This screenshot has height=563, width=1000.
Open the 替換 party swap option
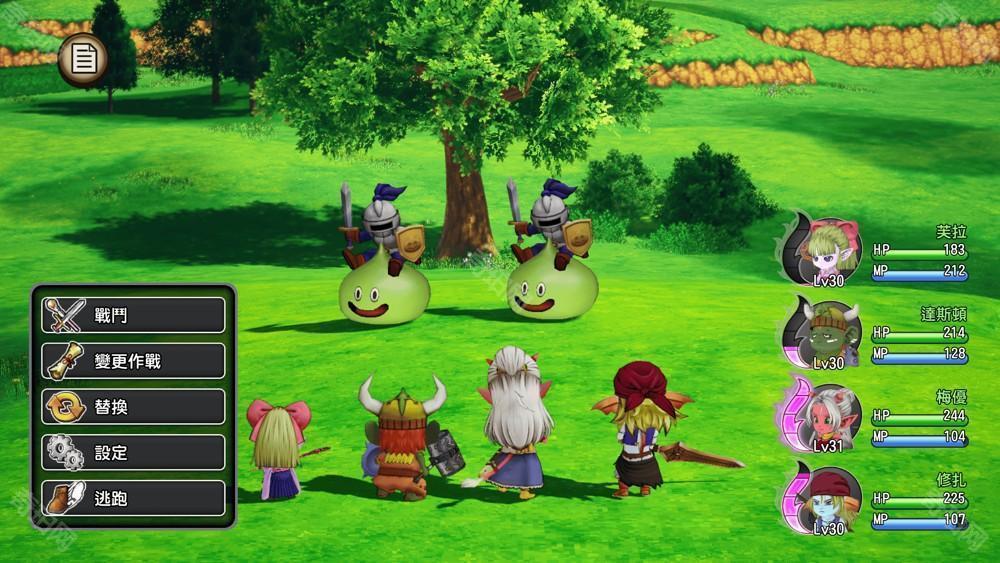point(133,407)
